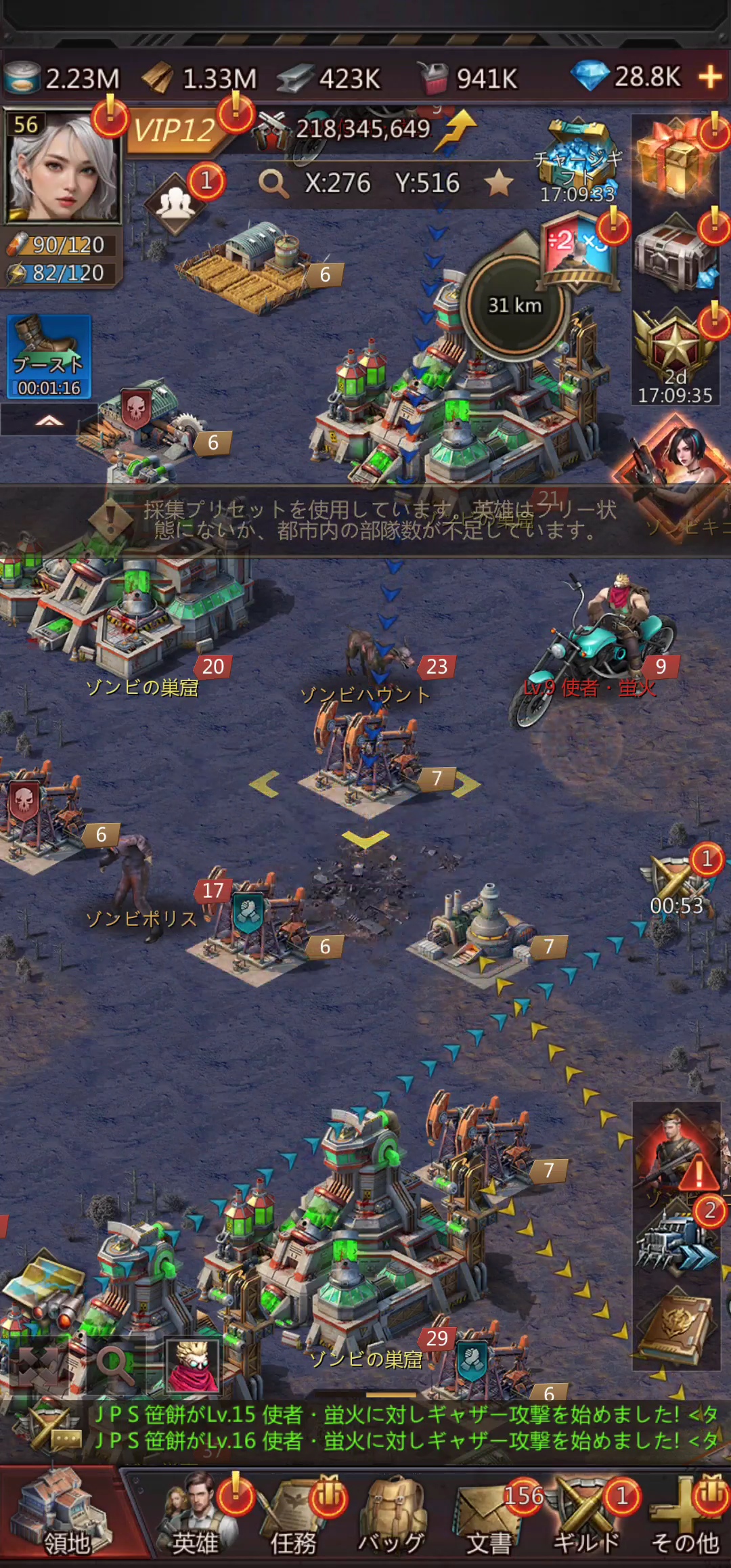Image resolution: width=731 pixels, height=1568 pixels.
Task: Bookmark location with the star icon
Action: pyautogui.click(x=499, y=183)
